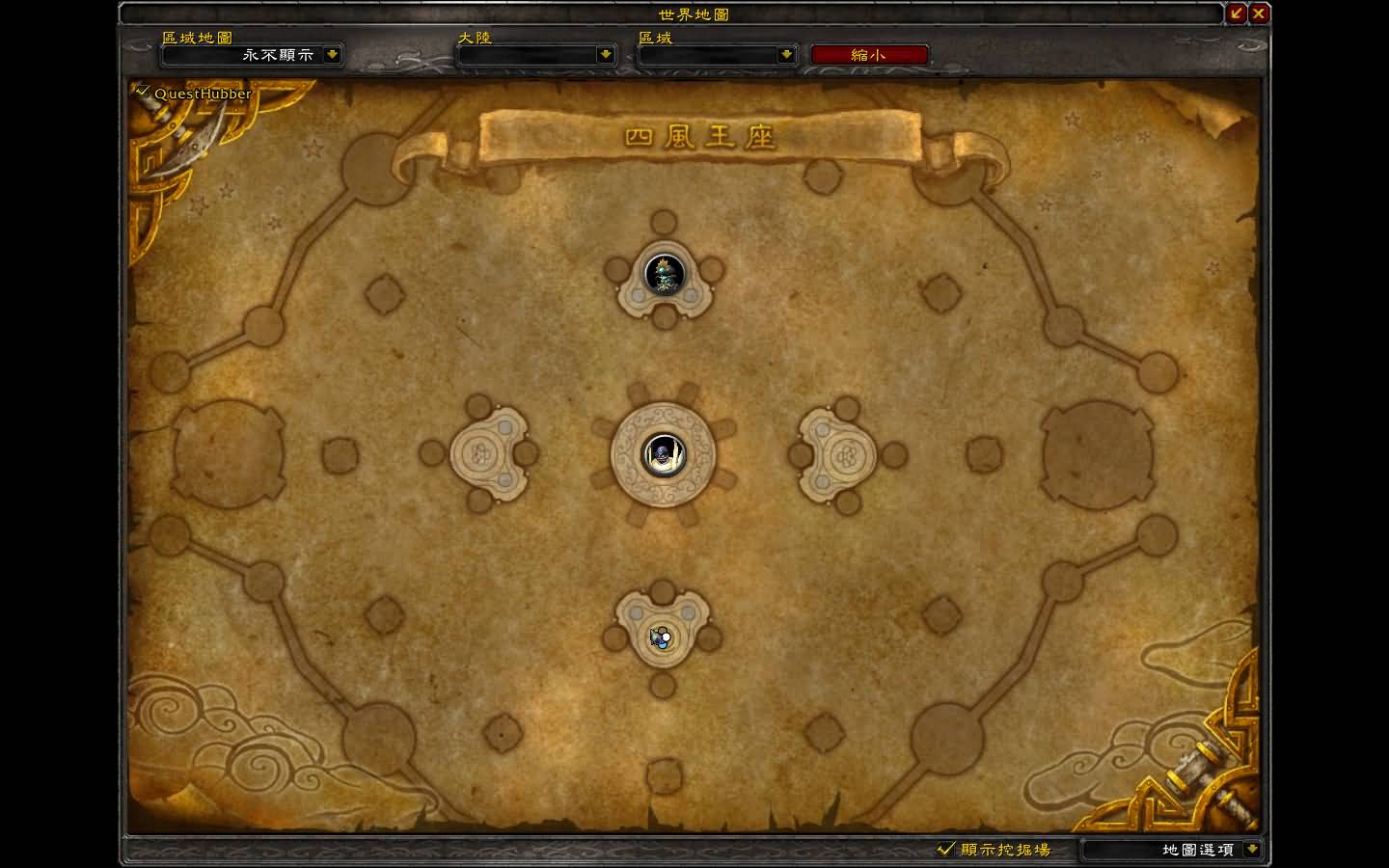The height and width of the screenshot is (868, 1389).
Task: Minimize the world map with the arrow button
Action: 1237,14
